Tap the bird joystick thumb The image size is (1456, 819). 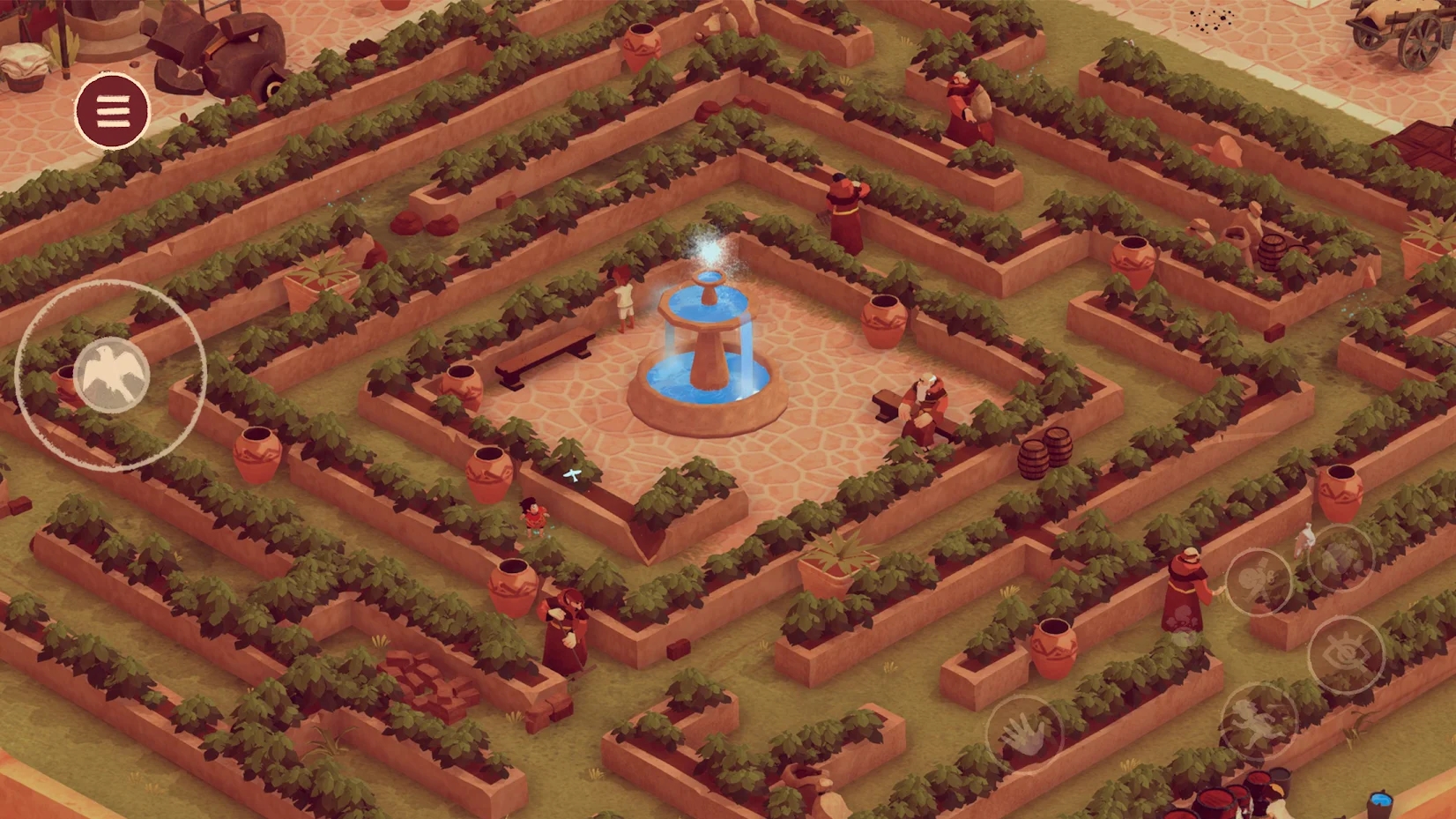point(112,375)
